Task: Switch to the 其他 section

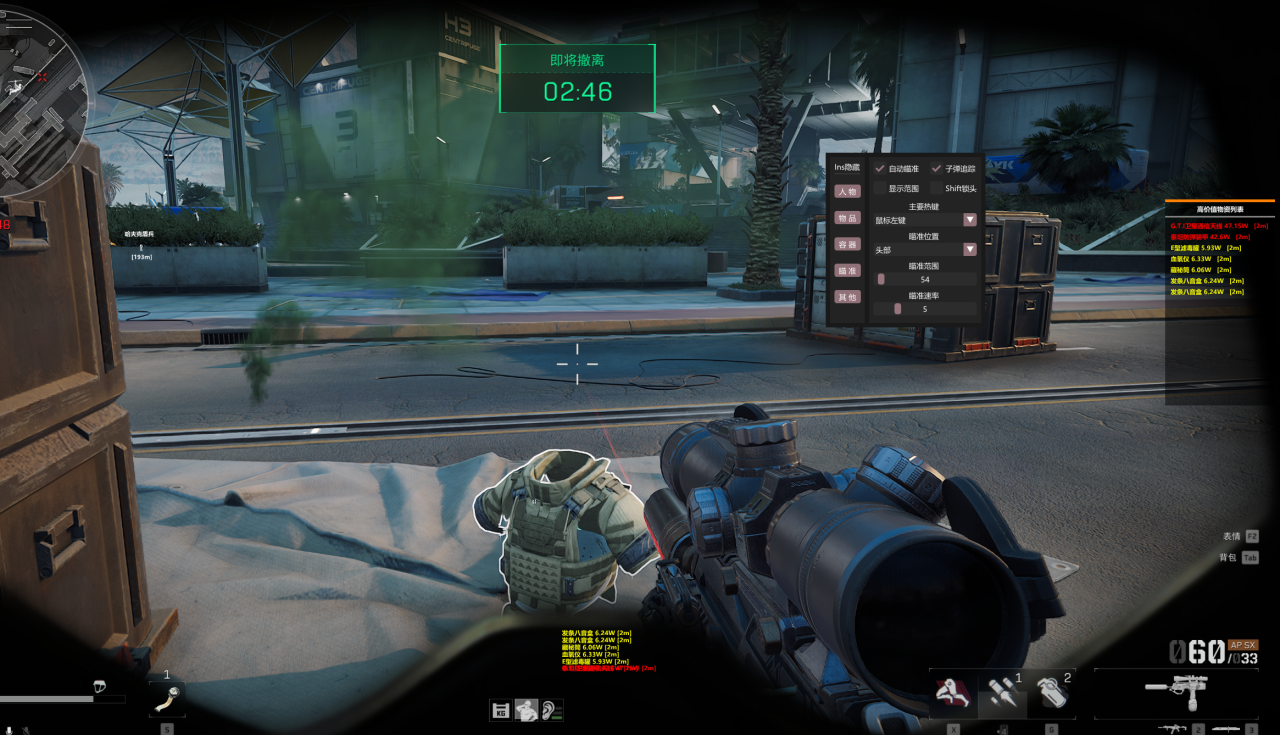Action: (x=847, y=297)
